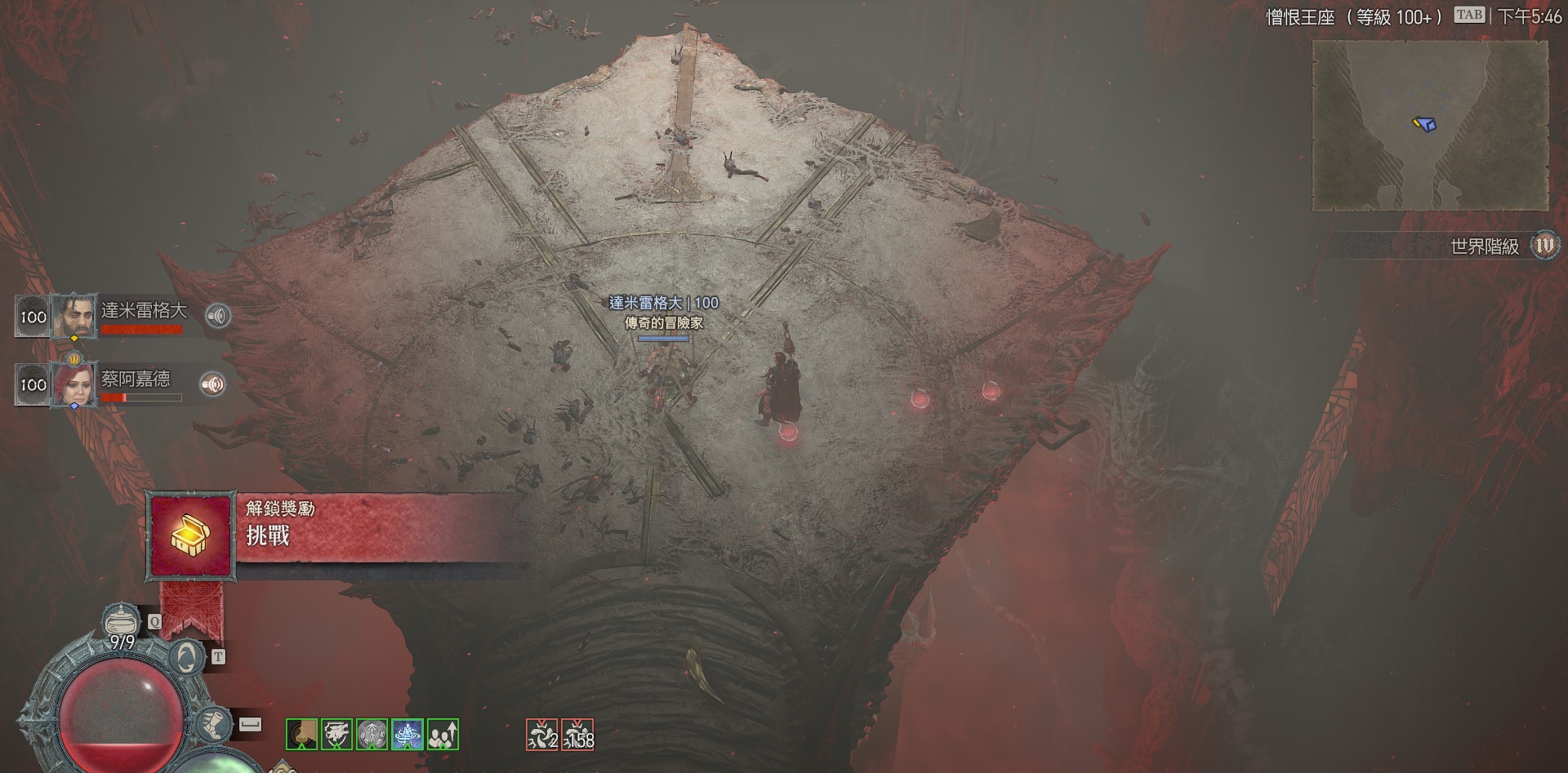The image size is (1568, 773).
Task: Inspect the party bonus arrow buff
Action: pos(443,735)
